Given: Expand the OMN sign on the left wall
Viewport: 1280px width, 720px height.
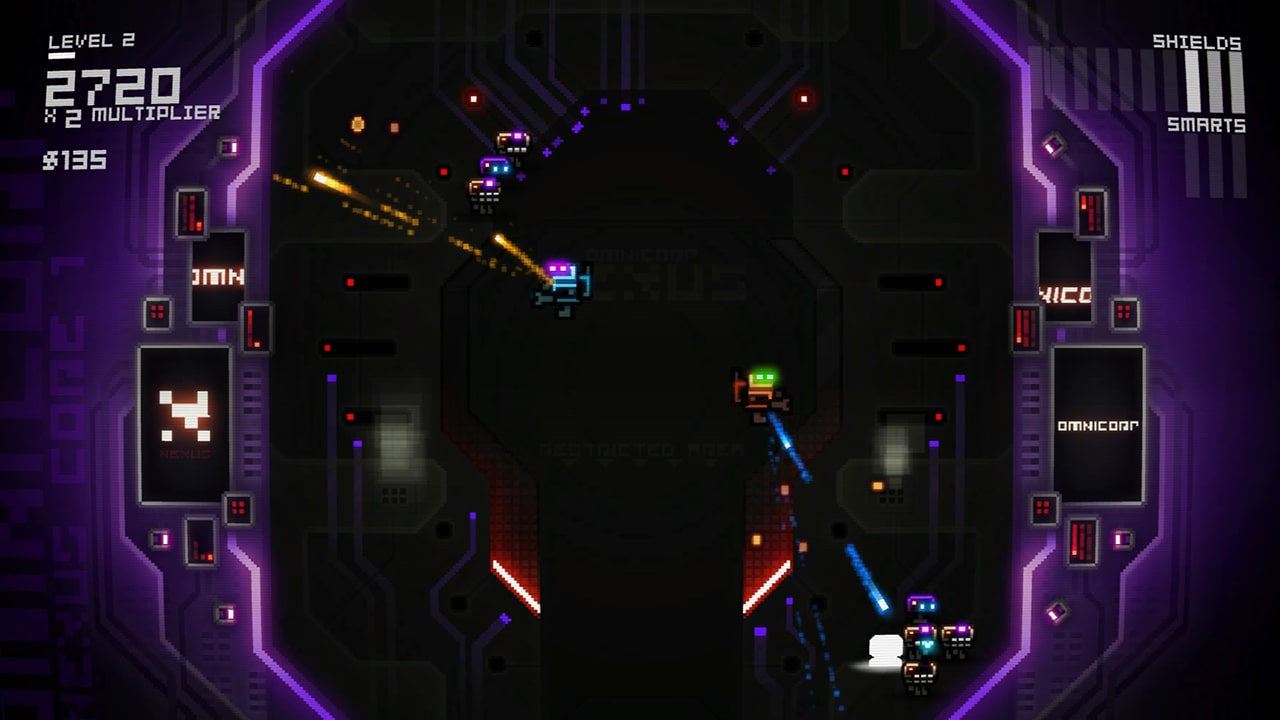Looking at the screenshot, I should 215,278.
